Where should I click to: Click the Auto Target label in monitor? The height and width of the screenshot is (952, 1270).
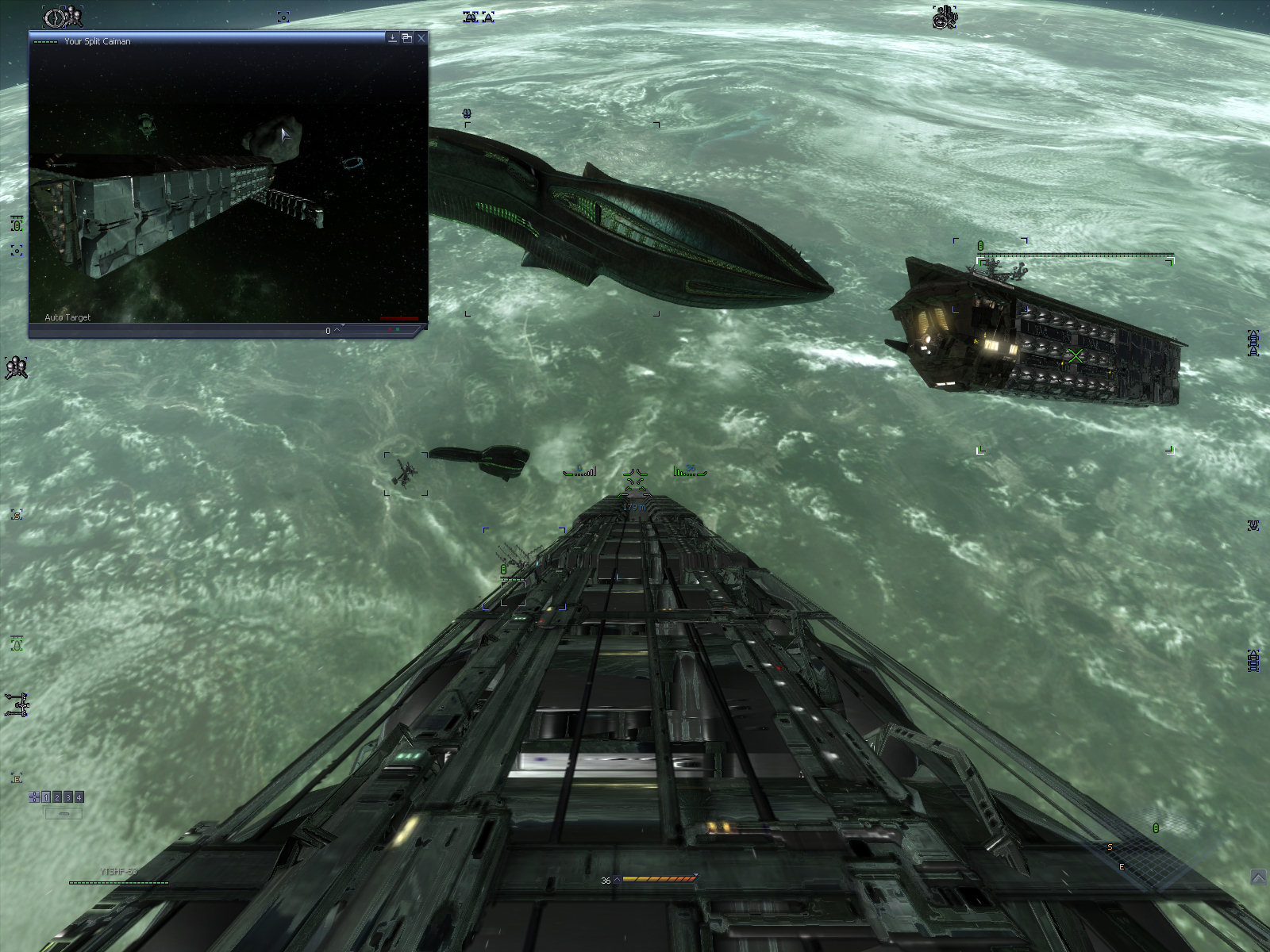(67, 317)
